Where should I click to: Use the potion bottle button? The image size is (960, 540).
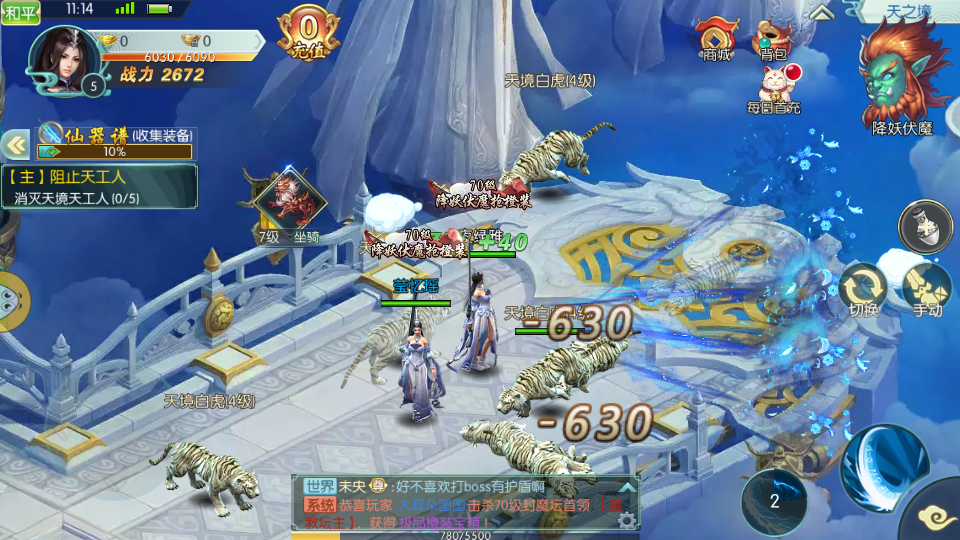(925, 226)
